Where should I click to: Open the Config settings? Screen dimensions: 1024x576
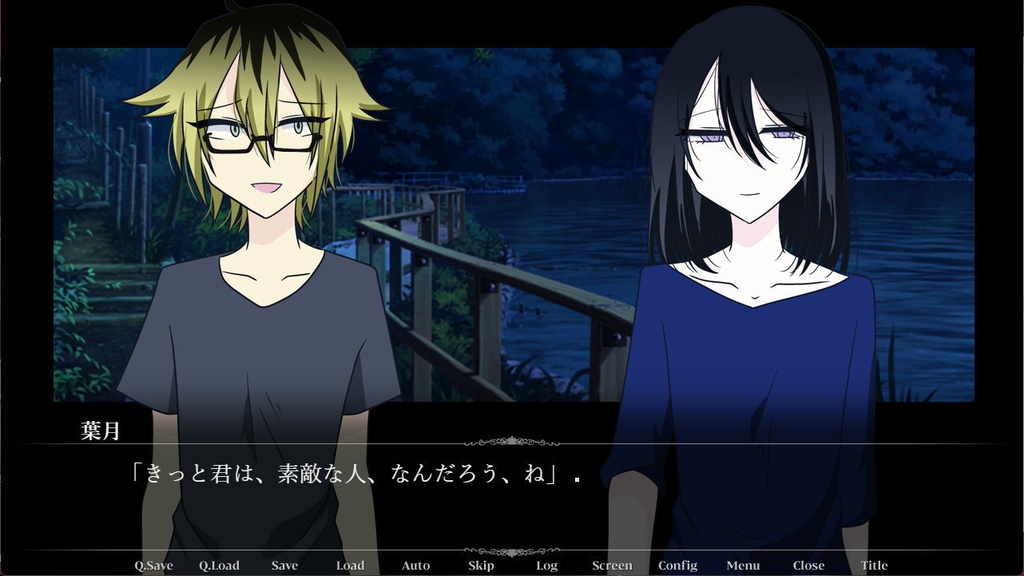(678, 565)
